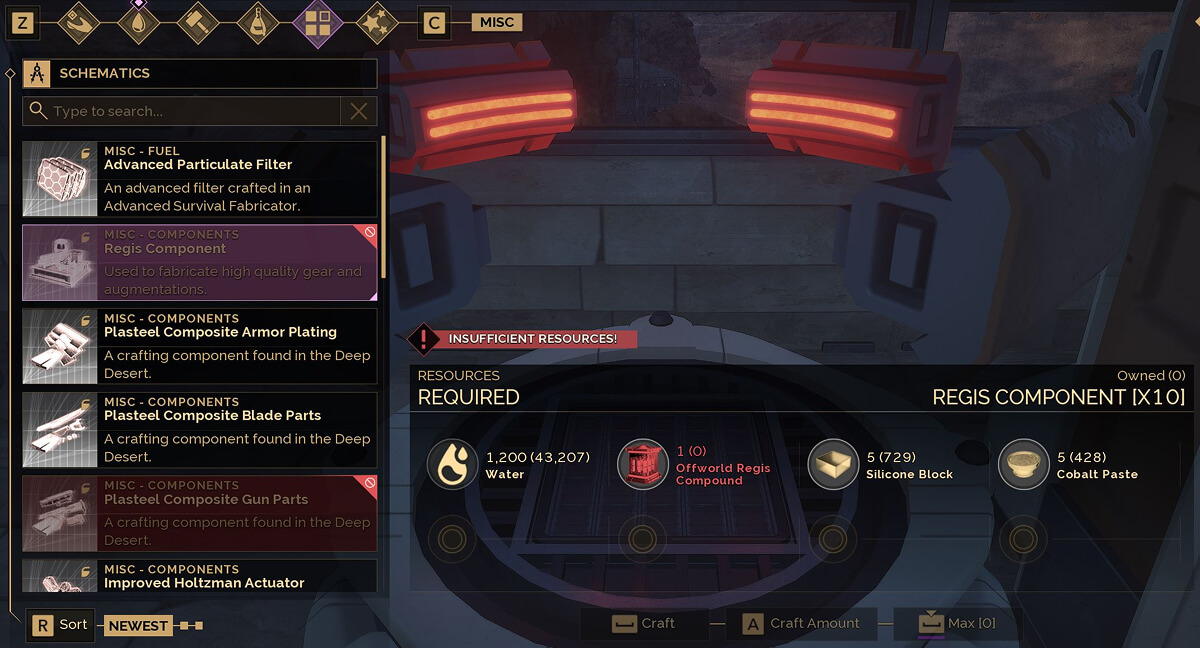
Task: Click the schematic search field
Action: [185, 111]
